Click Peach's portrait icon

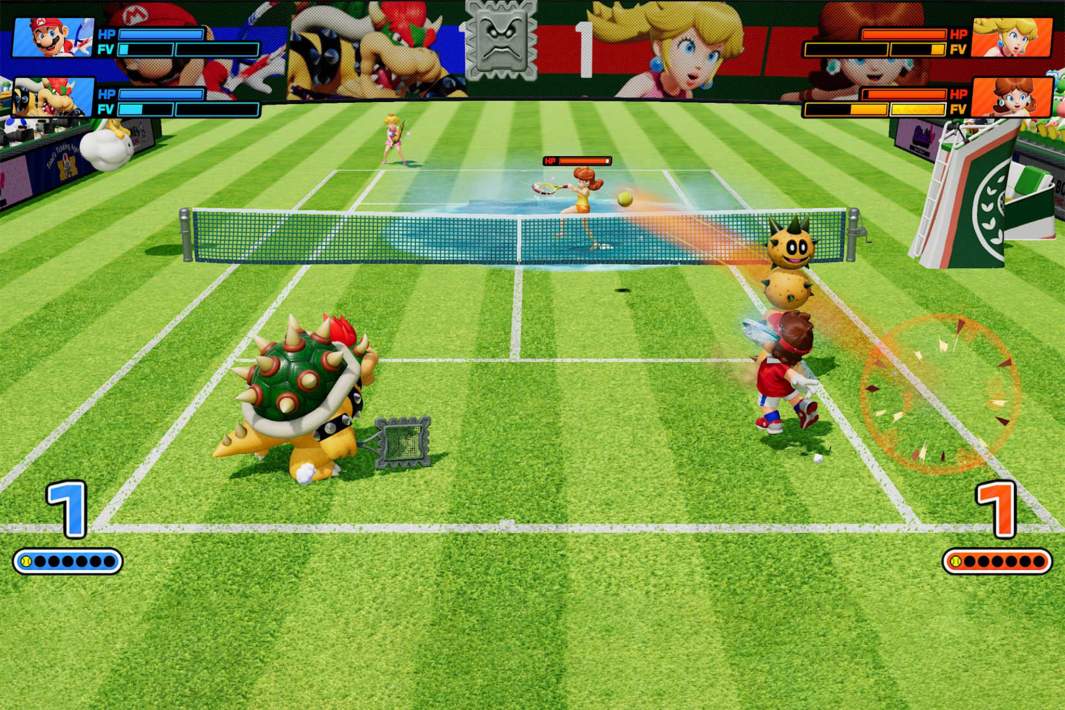point(1010,37)
